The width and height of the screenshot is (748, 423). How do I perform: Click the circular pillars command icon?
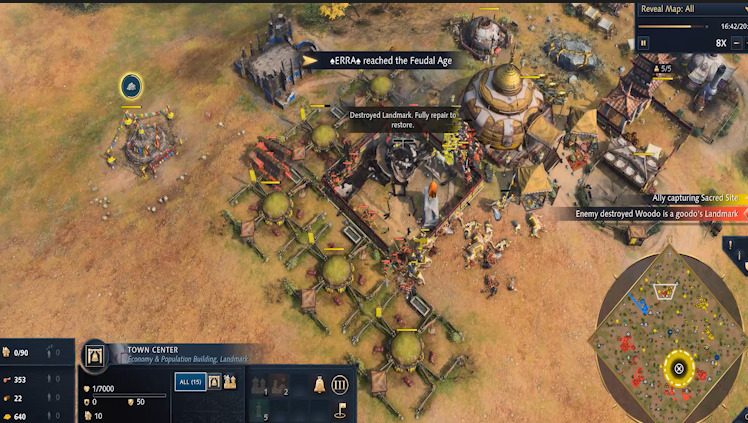point(340,385)
